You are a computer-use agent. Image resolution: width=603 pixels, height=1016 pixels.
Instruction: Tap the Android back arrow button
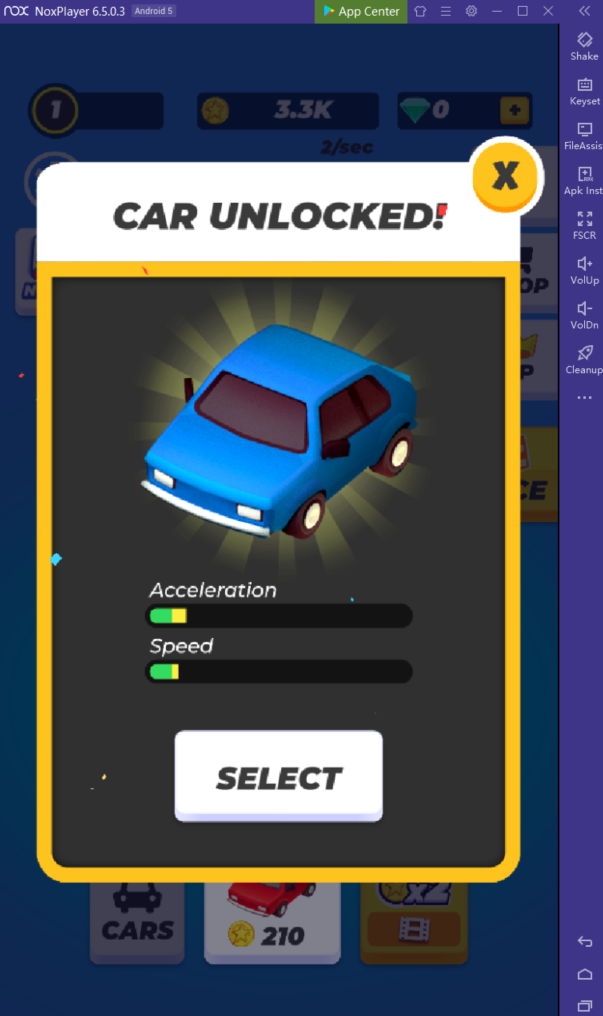585,942
